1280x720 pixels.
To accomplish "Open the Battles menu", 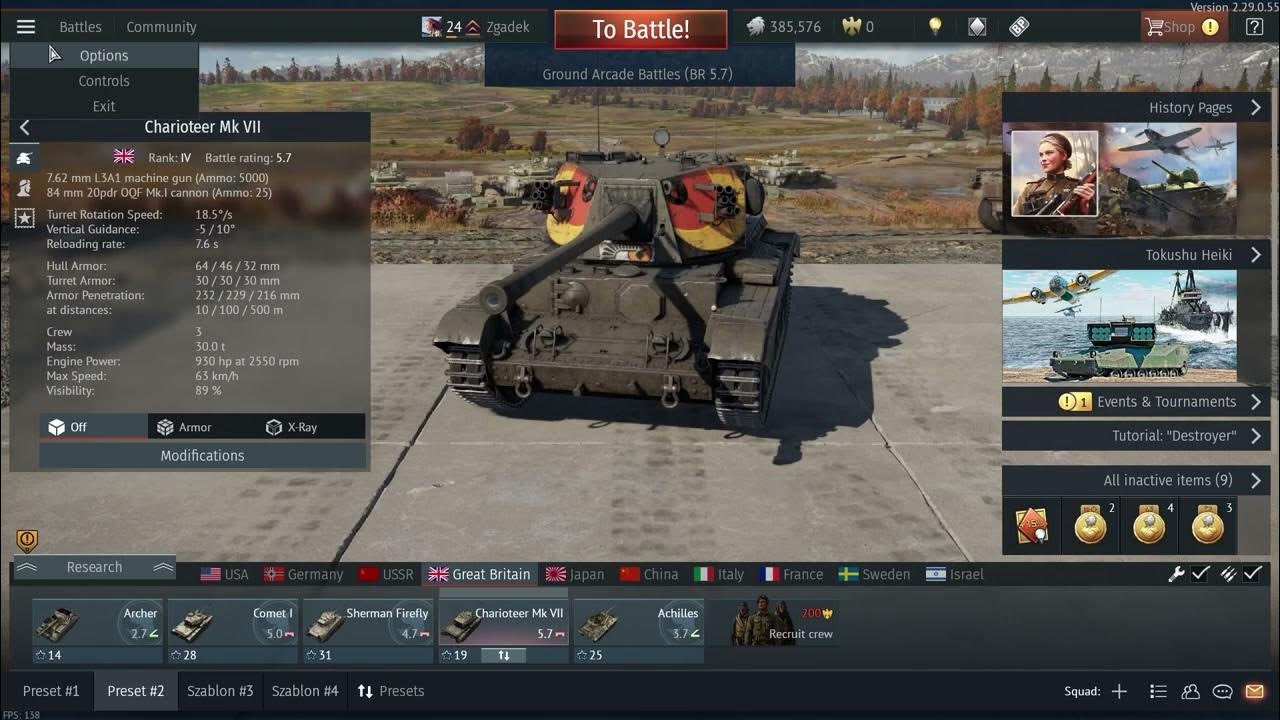I will 80,27.
